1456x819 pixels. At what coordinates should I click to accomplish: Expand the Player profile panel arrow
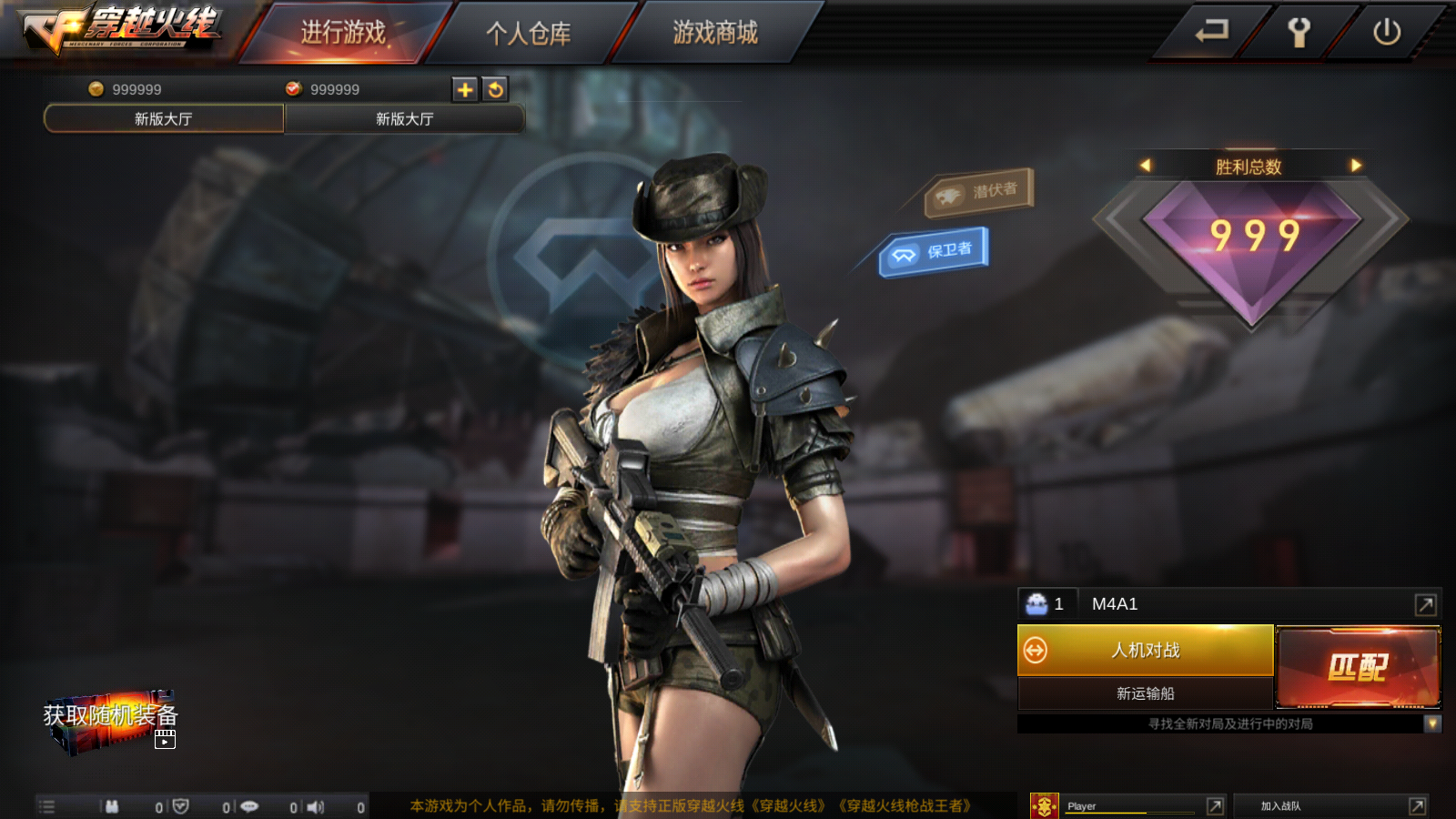[1217, 805]
